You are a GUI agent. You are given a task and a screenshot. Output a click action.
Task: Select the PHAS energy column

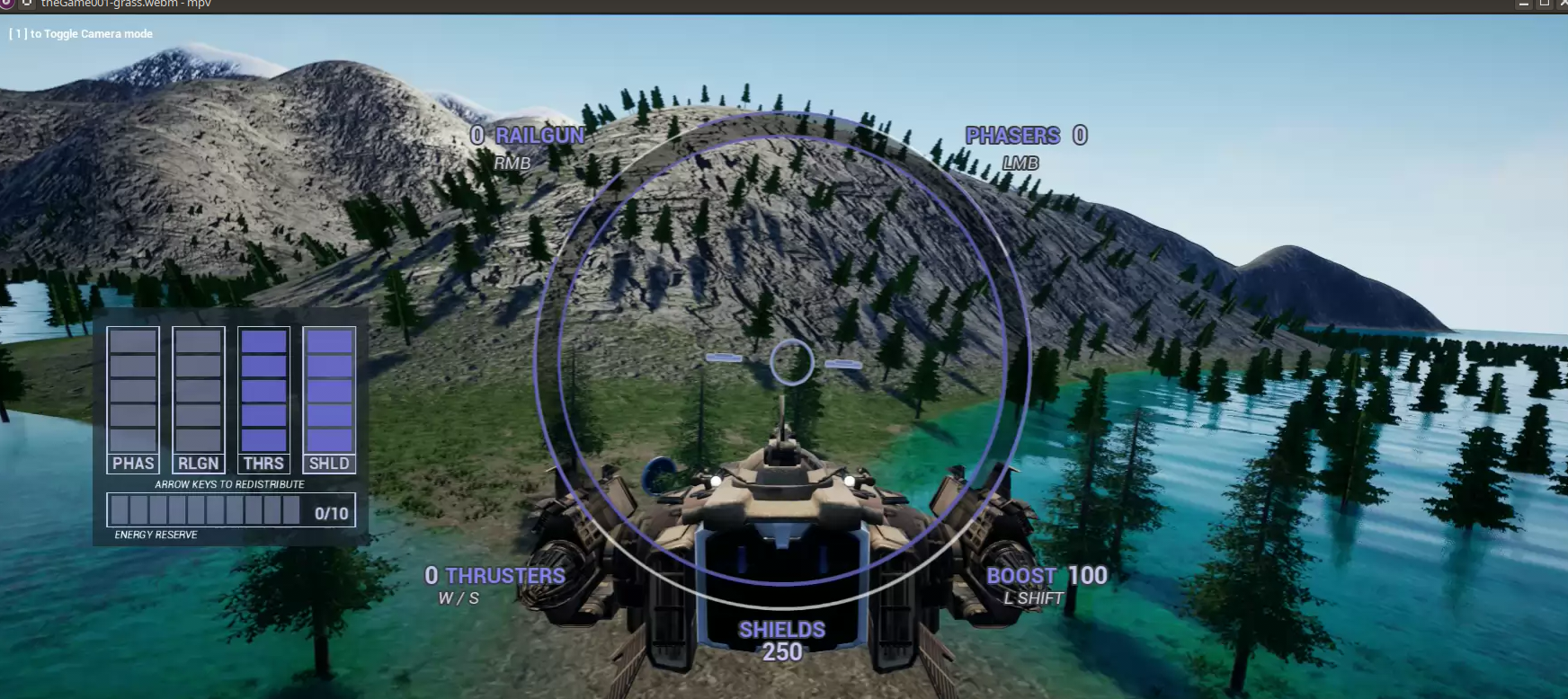tap(133, 400)
